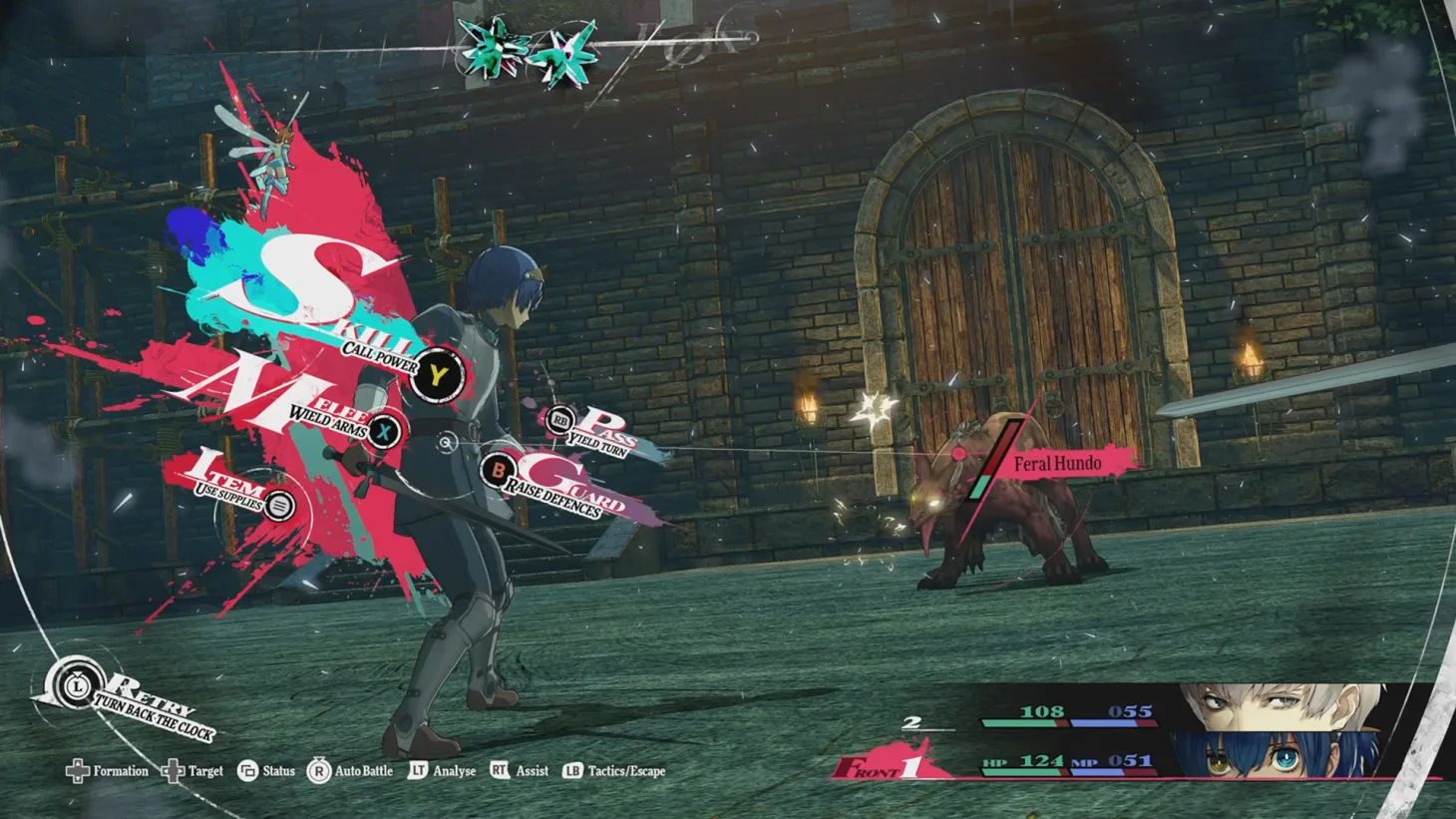Open the Formation option
Screen dimensions: 1456x819
pos(107,771)
